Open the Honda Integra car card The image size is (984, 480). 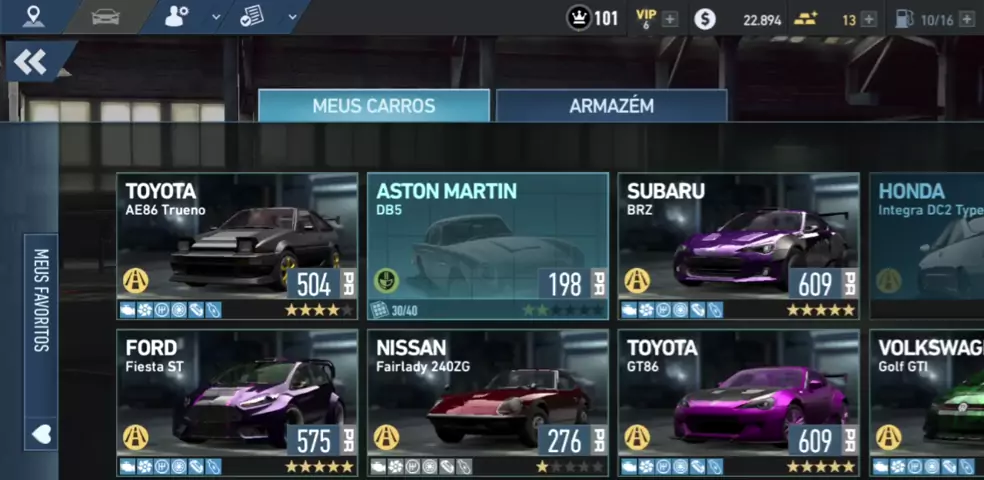[x=926, y=245]
